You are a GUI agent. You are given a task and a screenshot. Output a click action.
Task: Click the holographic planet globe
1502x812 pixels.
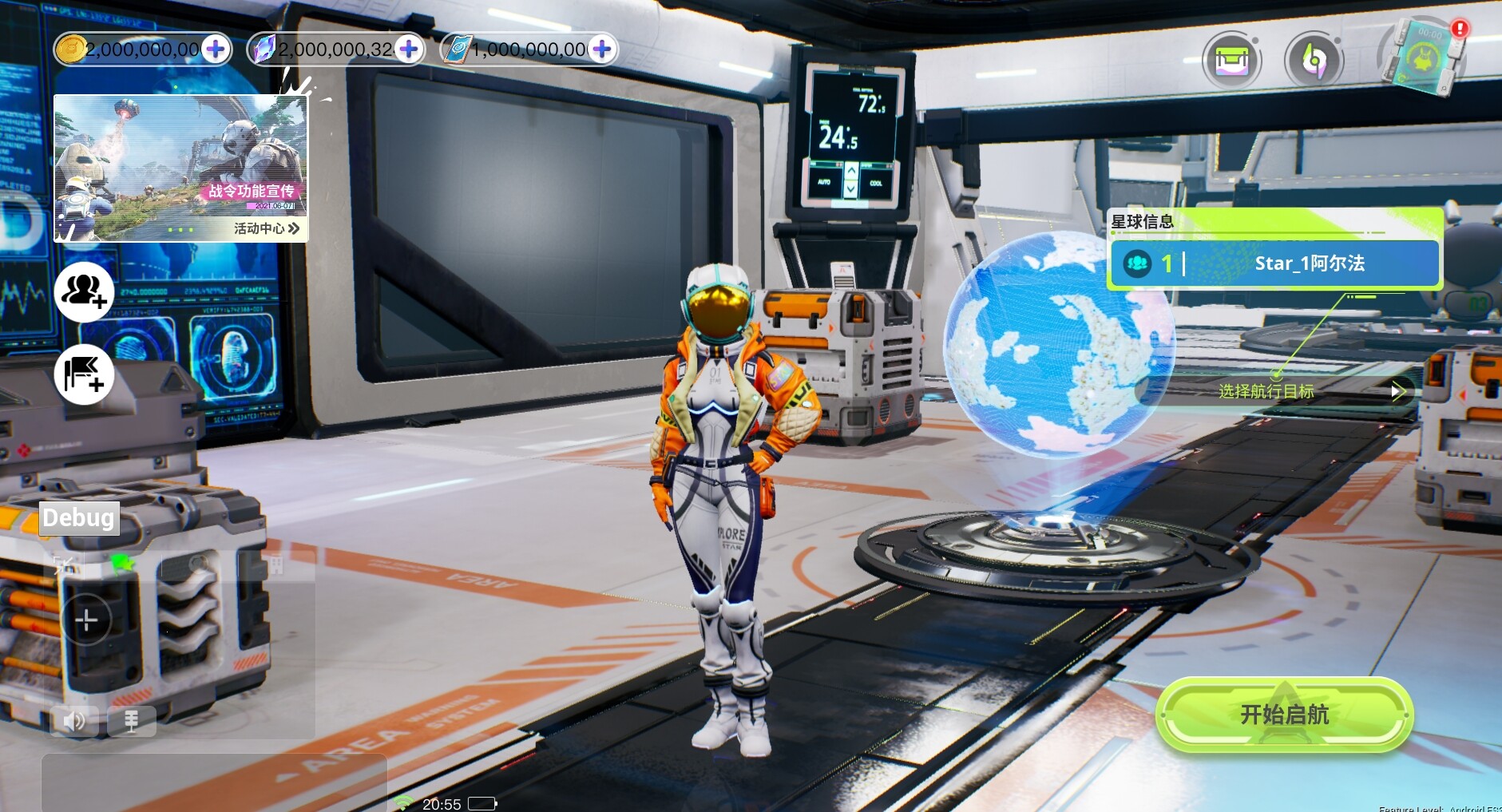[x=1058, y=343]
